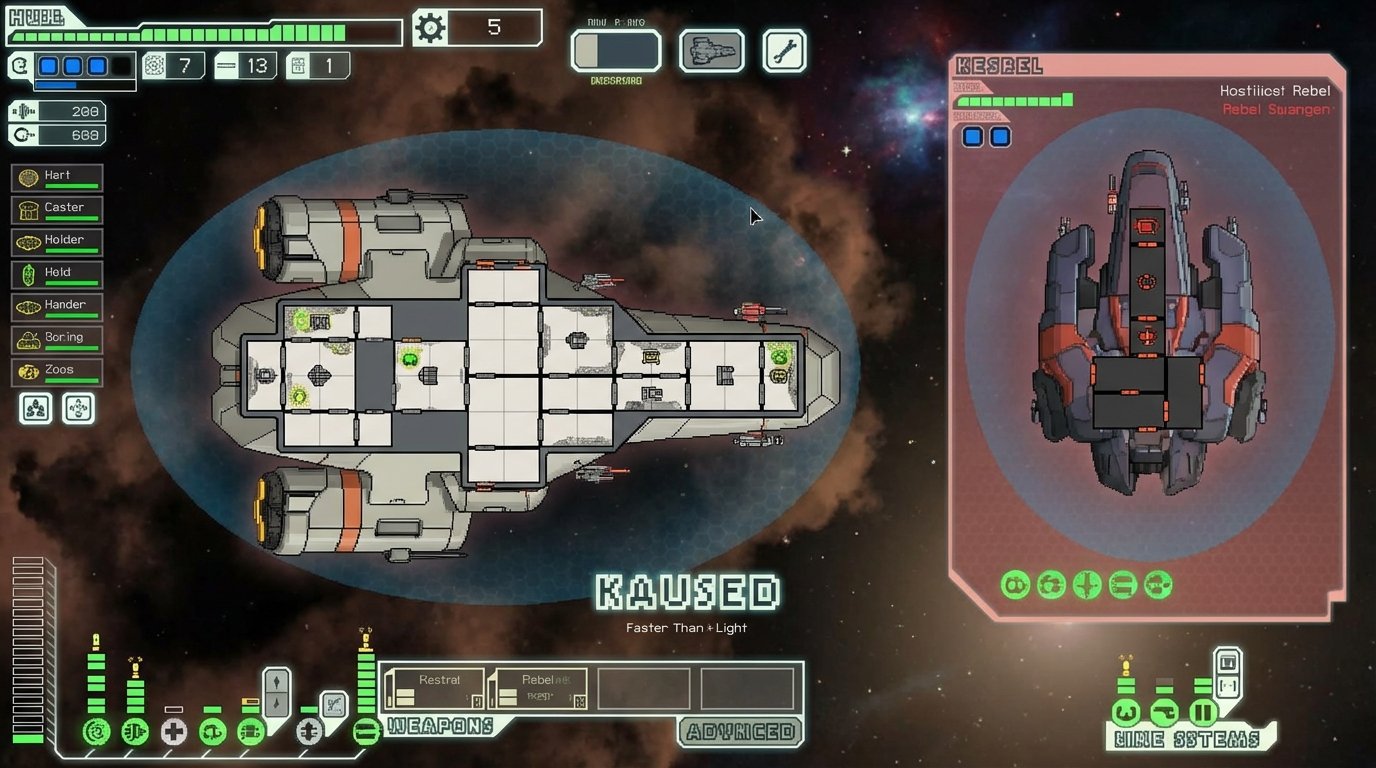Select crew member Boring

(57, 339)
